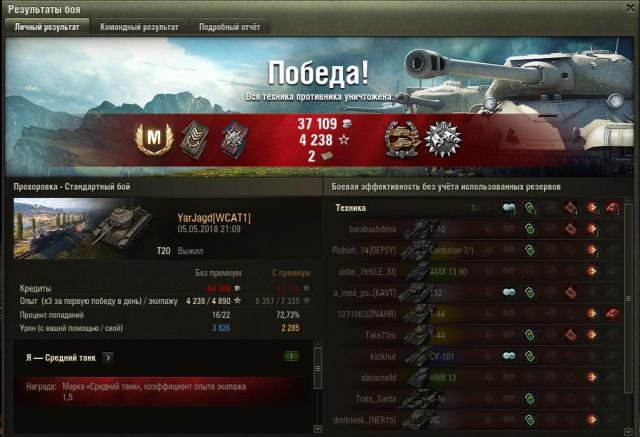The height and width of the screenshot is (437, 640).
Task: Select the Личный результат tab
Action: pyautogui.click(x=46, y=27)
